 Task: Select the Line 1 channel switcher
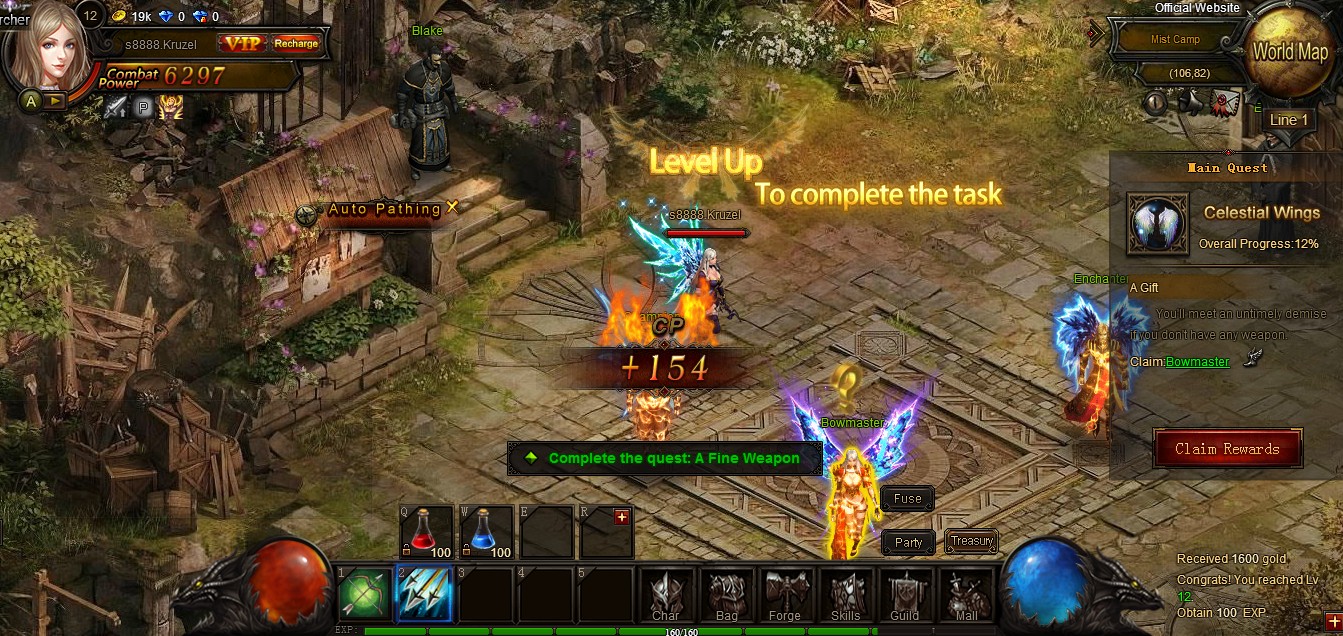pyautogui.click(x=1289, y=120)
